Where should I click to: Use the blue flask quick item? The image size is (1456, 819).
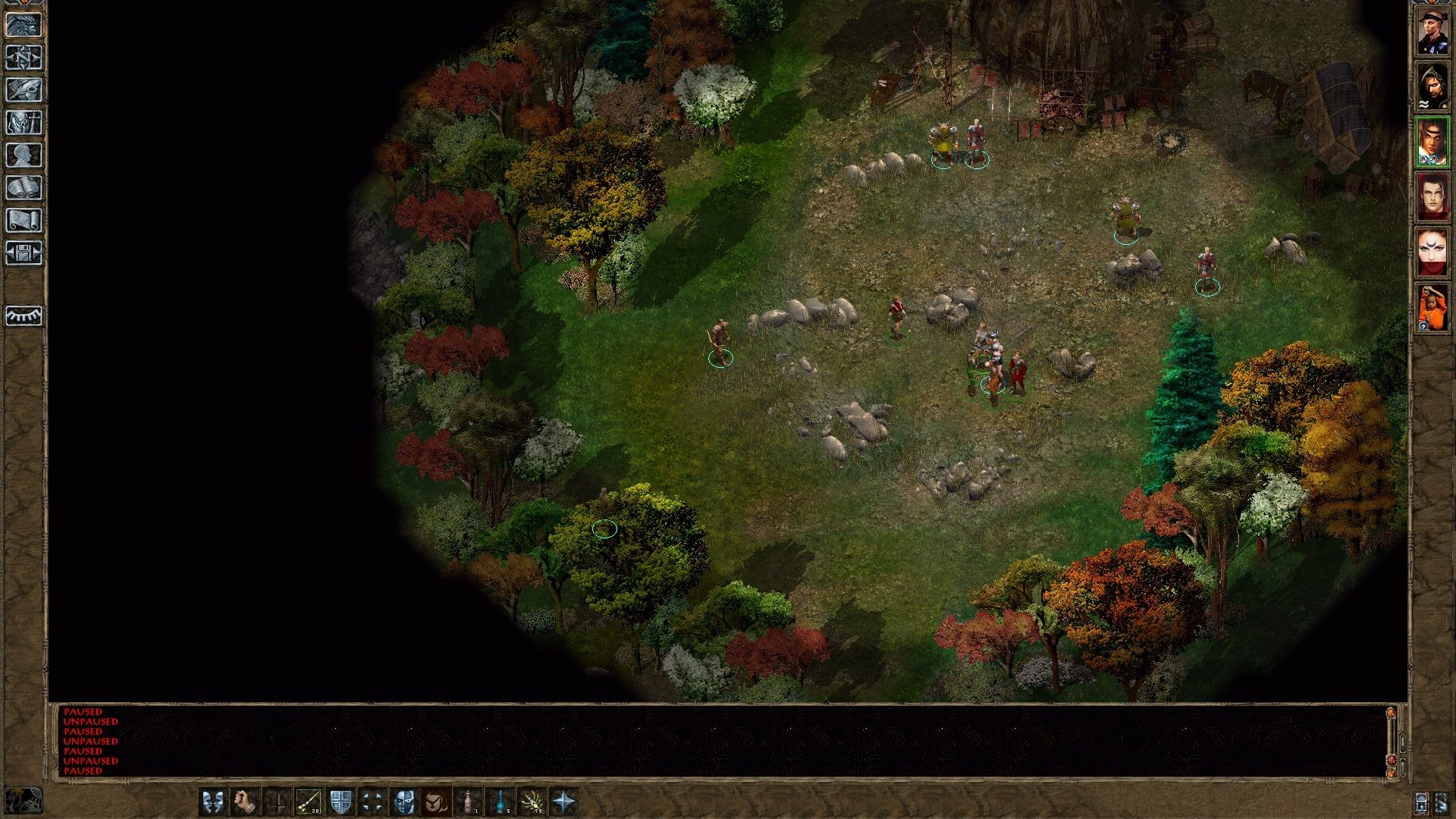click(501, 802)
